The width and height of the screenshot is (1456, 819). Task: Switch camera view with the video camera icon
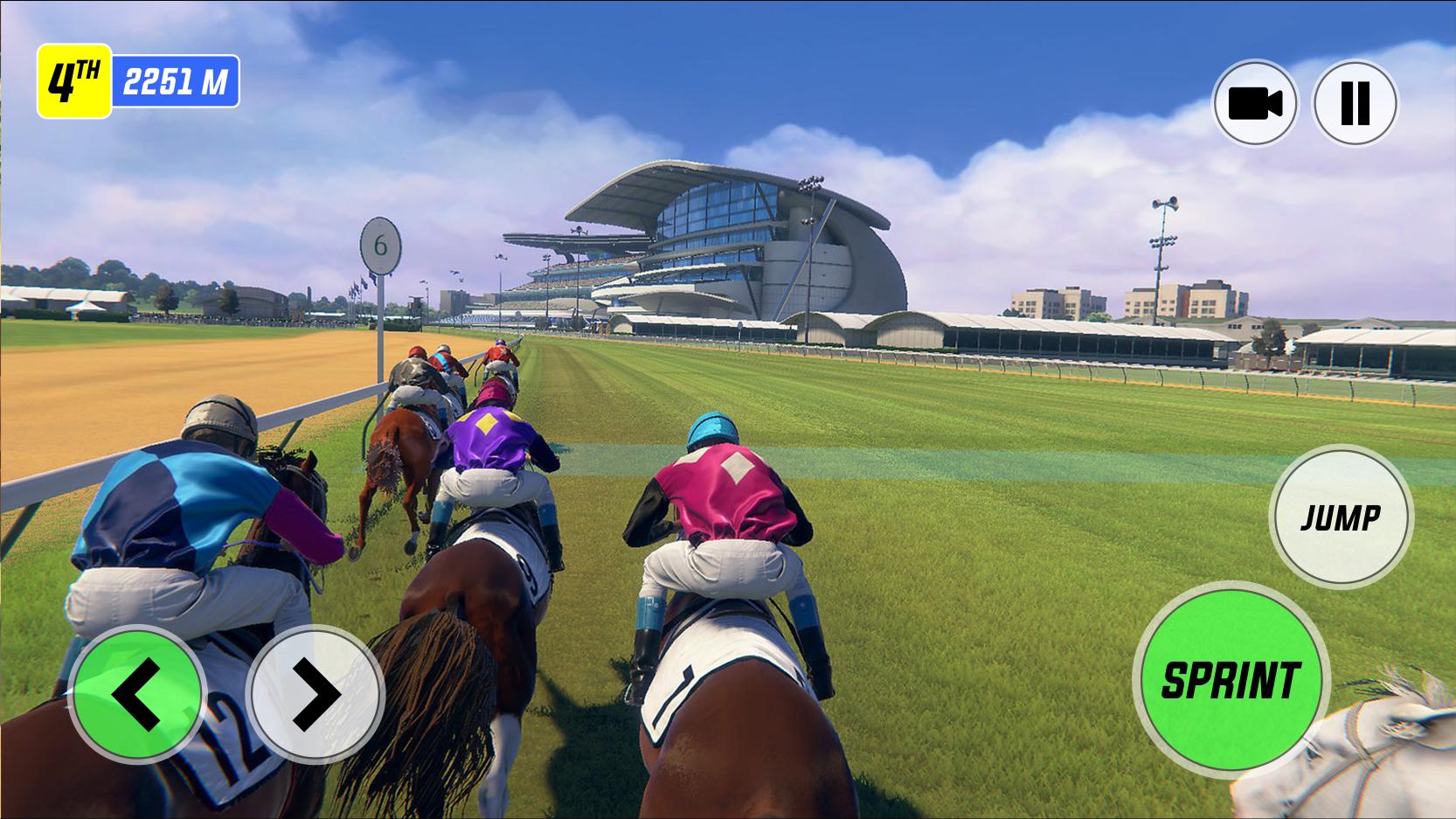click(x=1255, y=103)
